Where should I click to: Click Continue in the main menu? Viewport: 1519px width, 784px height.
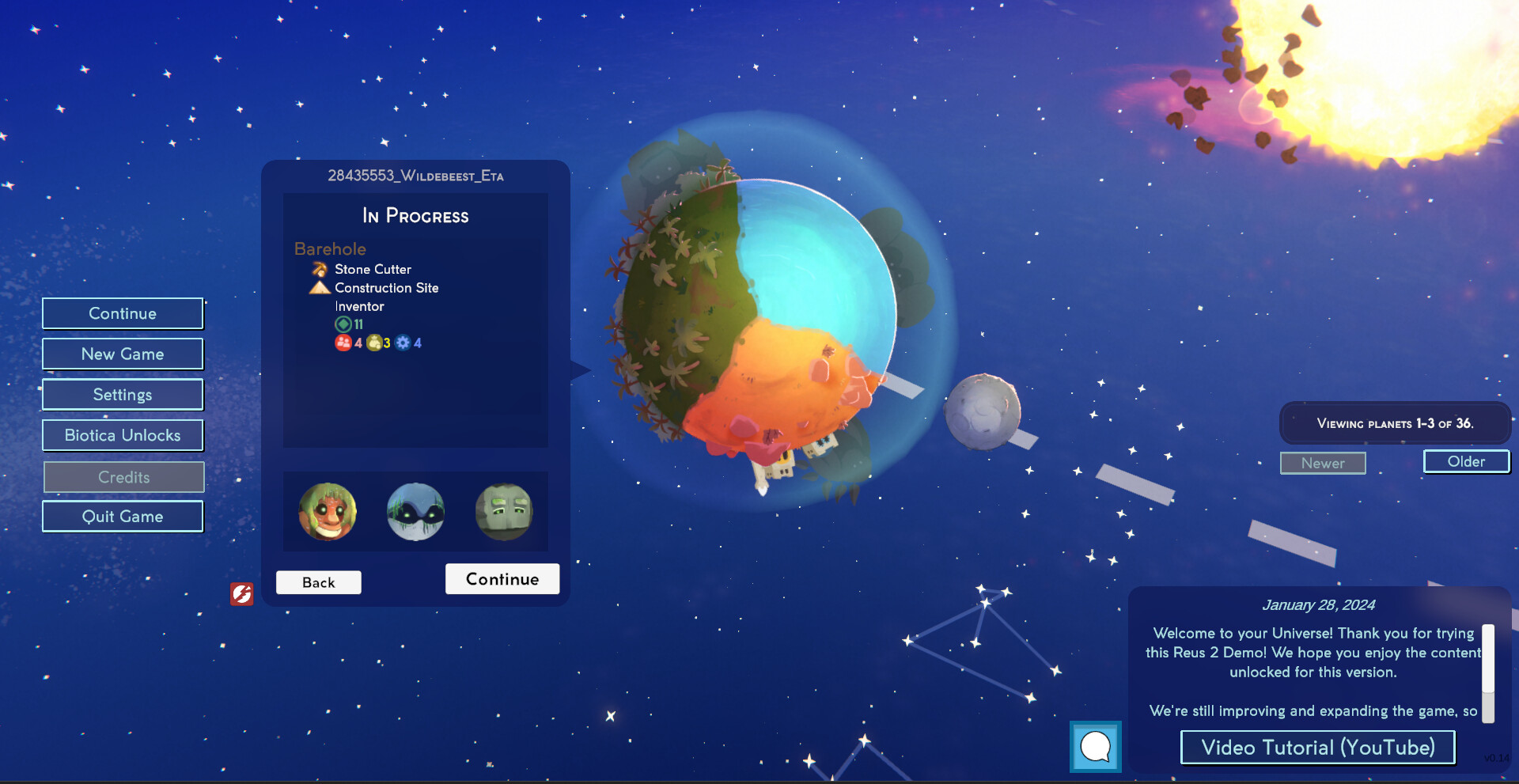pos(123,313)
